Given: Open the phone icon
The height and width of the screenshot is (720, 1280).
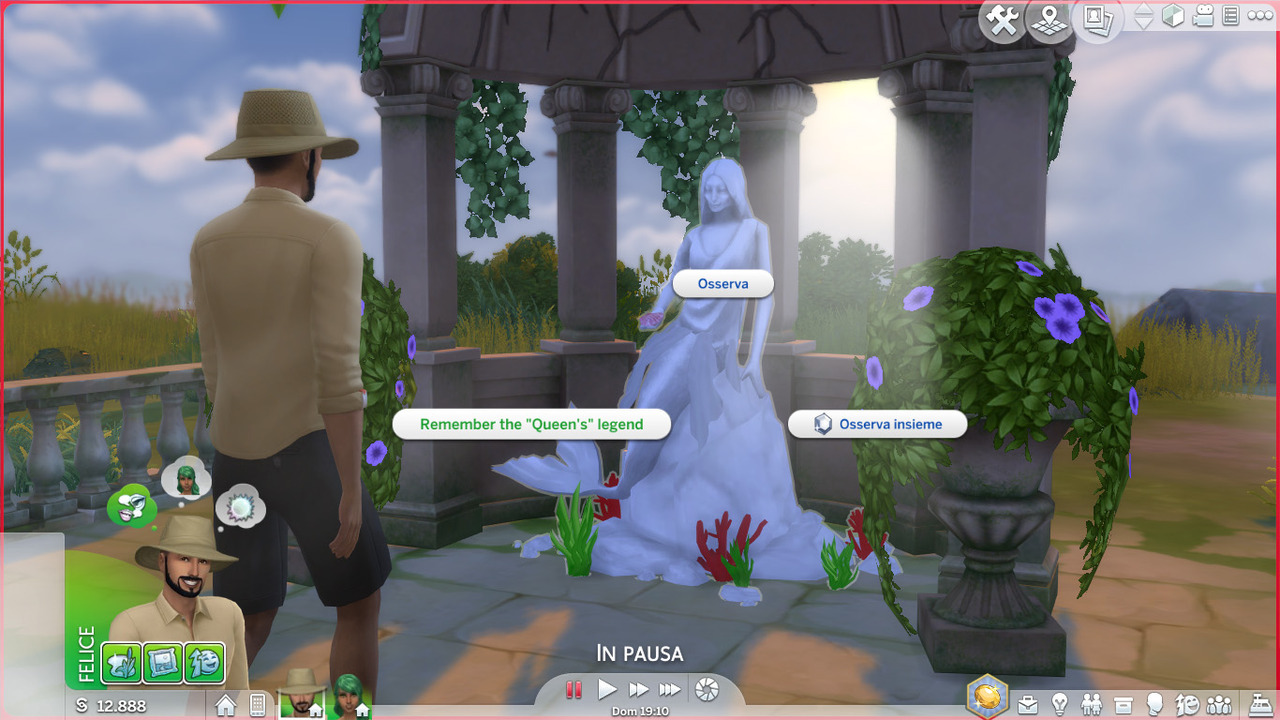Looking at the screenshot, I should (257, 705).
